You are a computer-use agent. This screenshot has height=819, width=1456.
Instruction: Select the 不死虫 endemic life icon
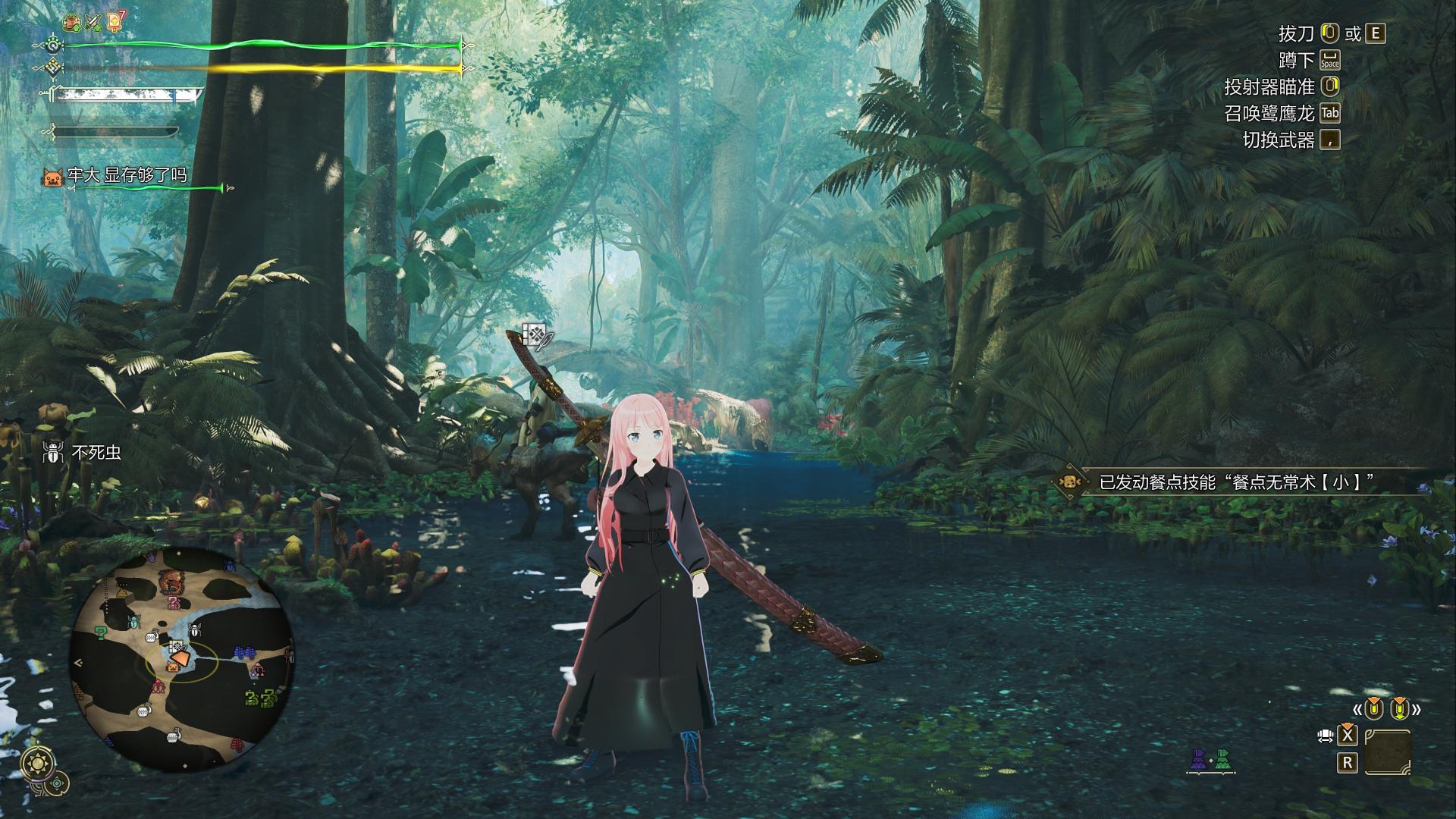tap(52, 451)
